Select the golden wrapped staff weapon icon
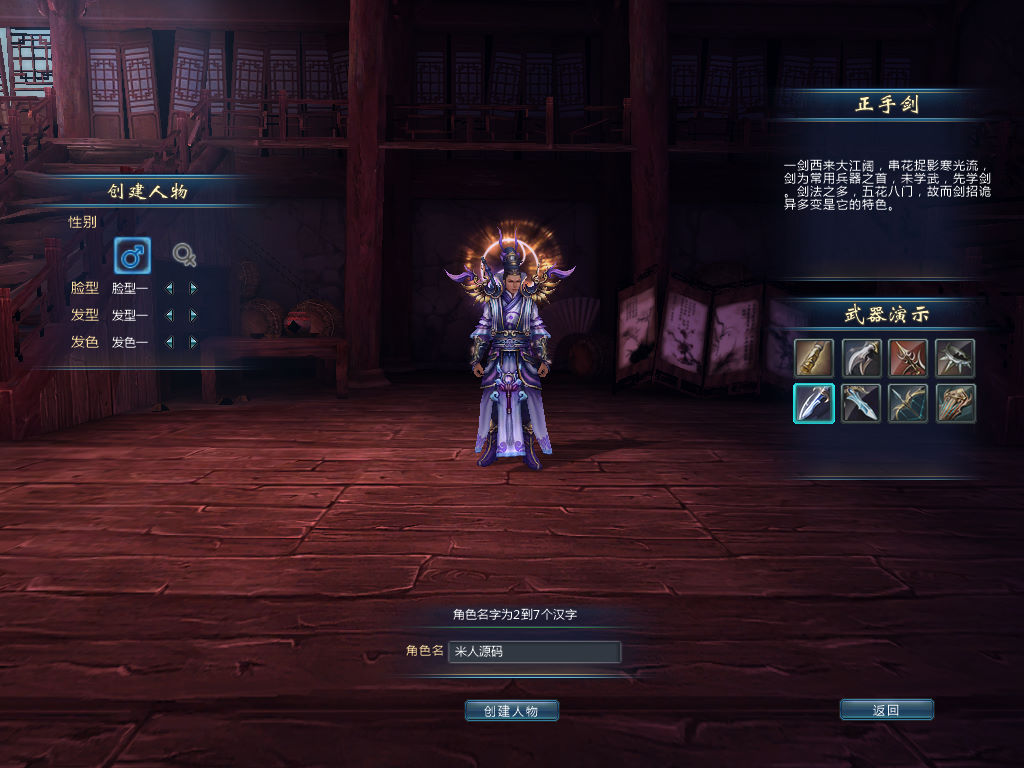Image resolution: width=1024 pixels, height=768 pixels. 814,358
